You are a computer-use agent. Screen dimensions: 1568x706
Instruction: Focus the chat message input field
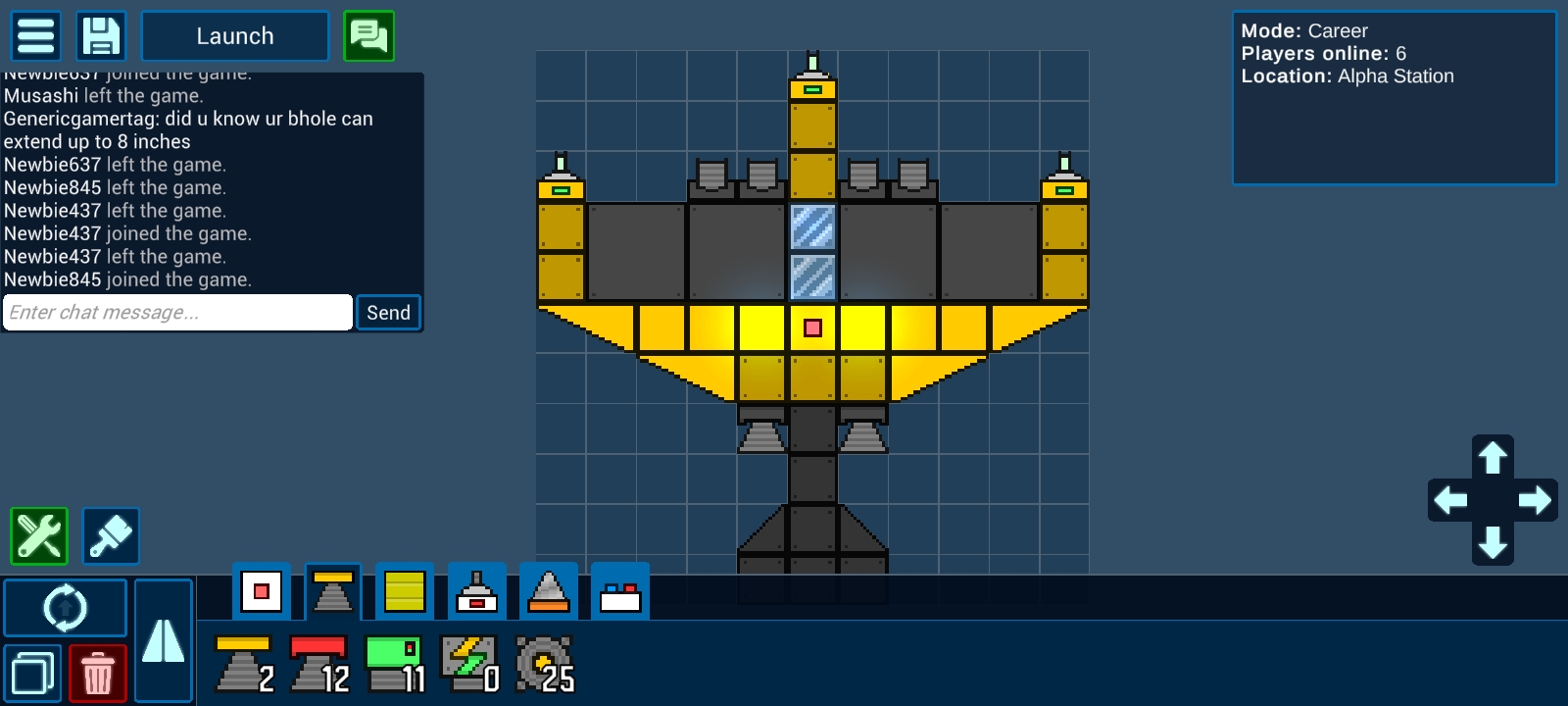pyautogui.click(x=177, y=313)
